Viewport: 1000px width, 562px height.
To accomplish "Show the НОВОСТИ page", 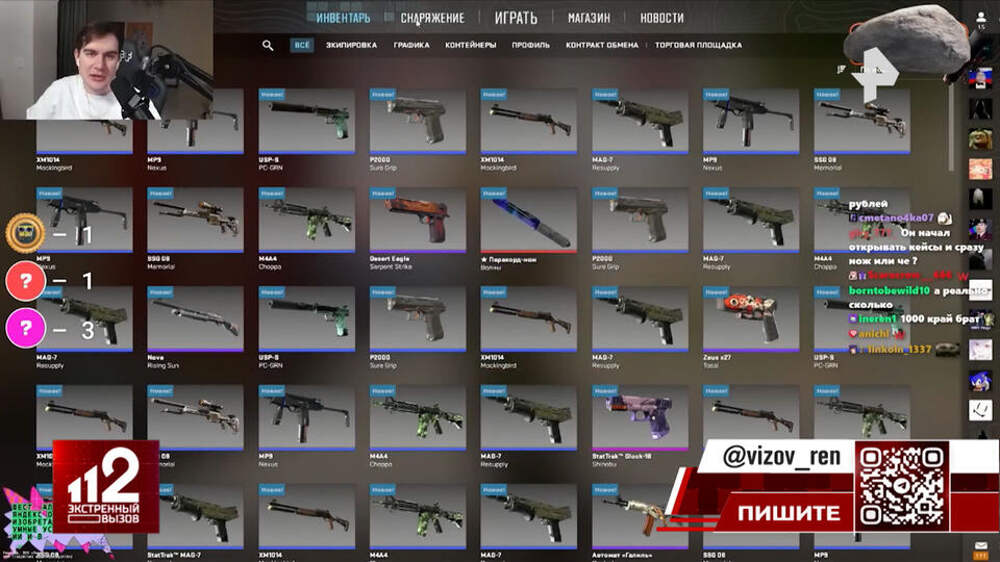I will pyautogui.click(x=662, y=18).
